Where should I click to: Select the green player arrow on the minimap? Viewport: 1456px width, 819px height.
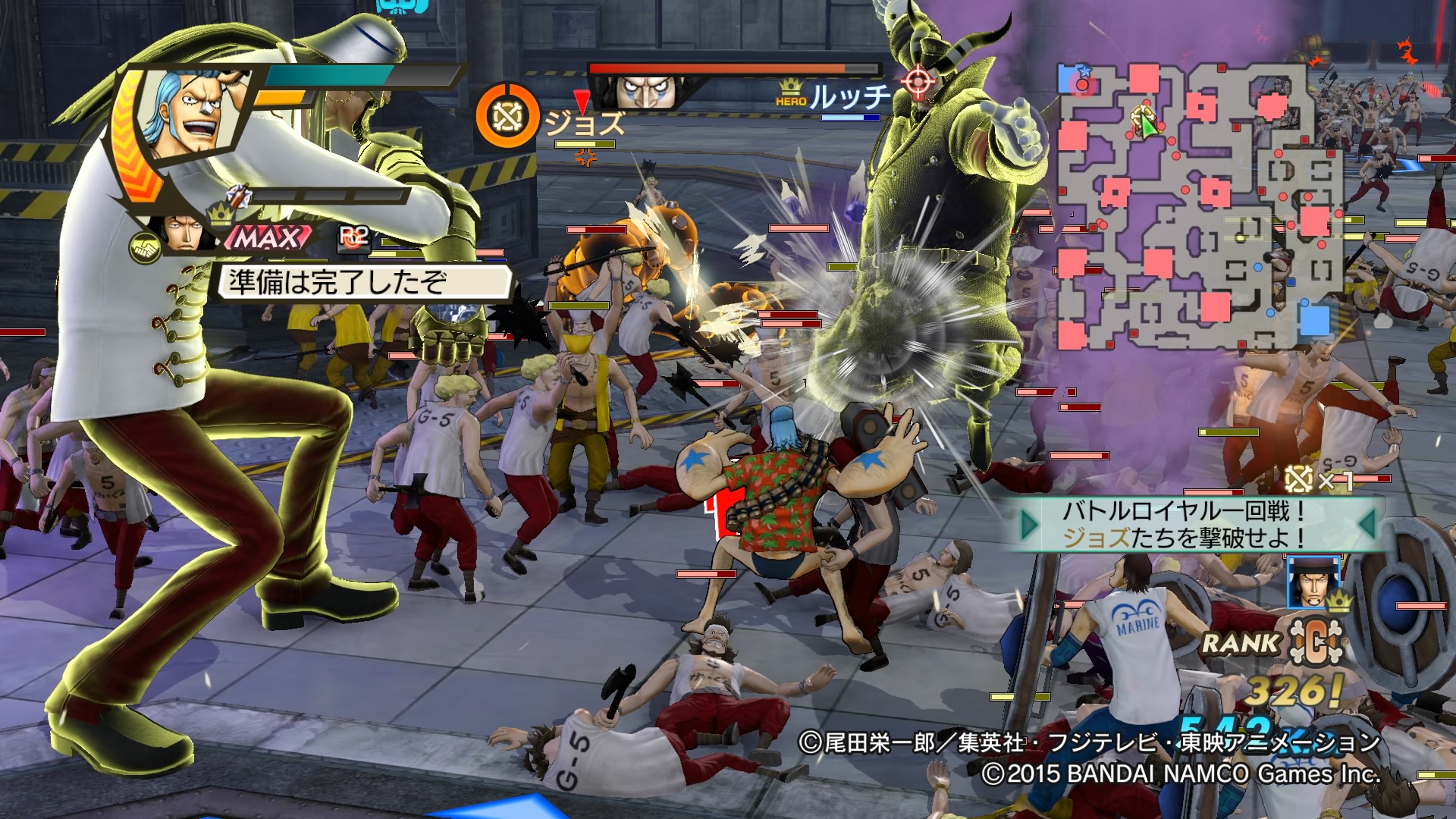click(x=1147, y=124)
